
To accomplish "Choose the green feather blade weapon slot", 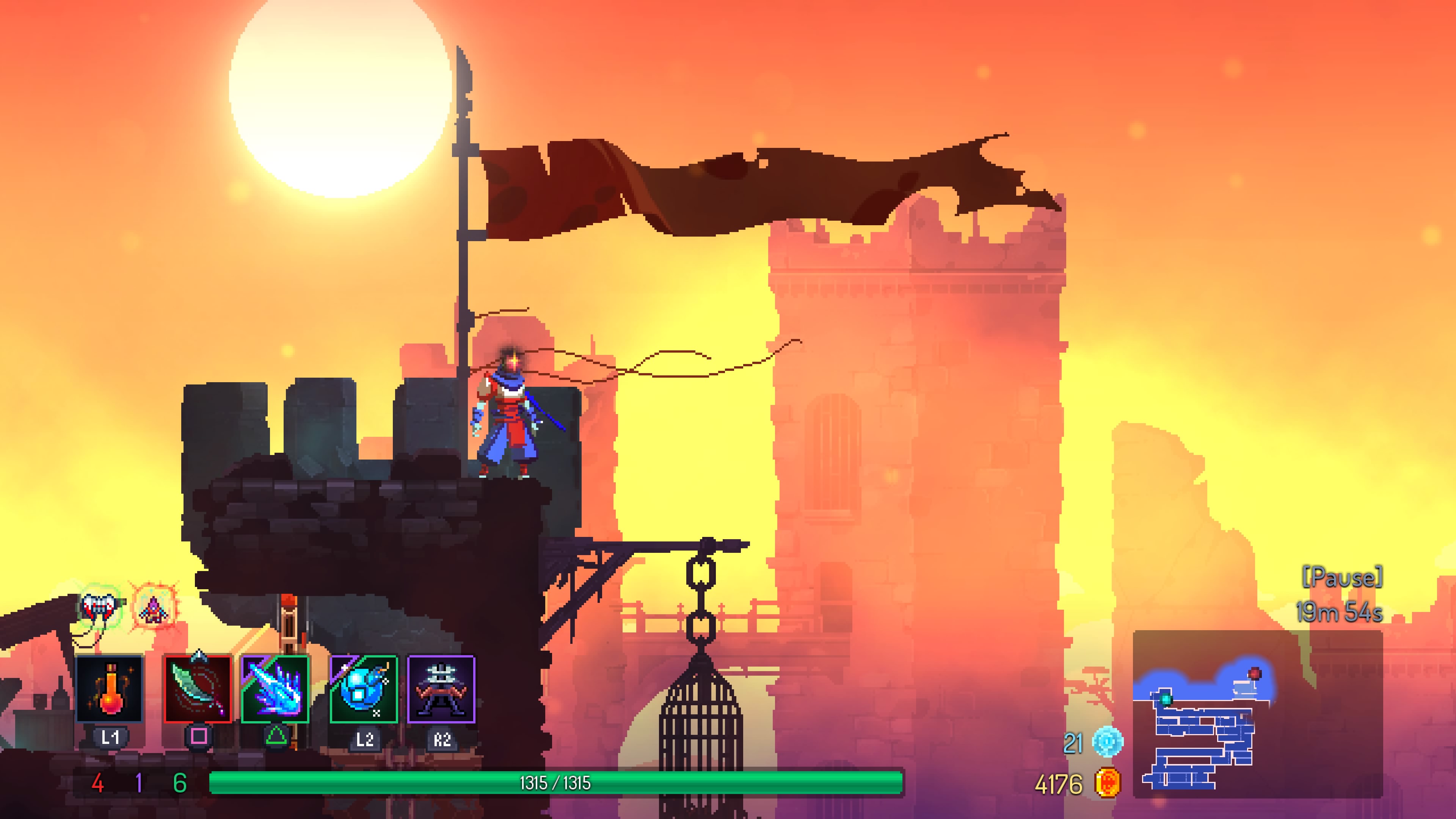I will click(198, 689).
